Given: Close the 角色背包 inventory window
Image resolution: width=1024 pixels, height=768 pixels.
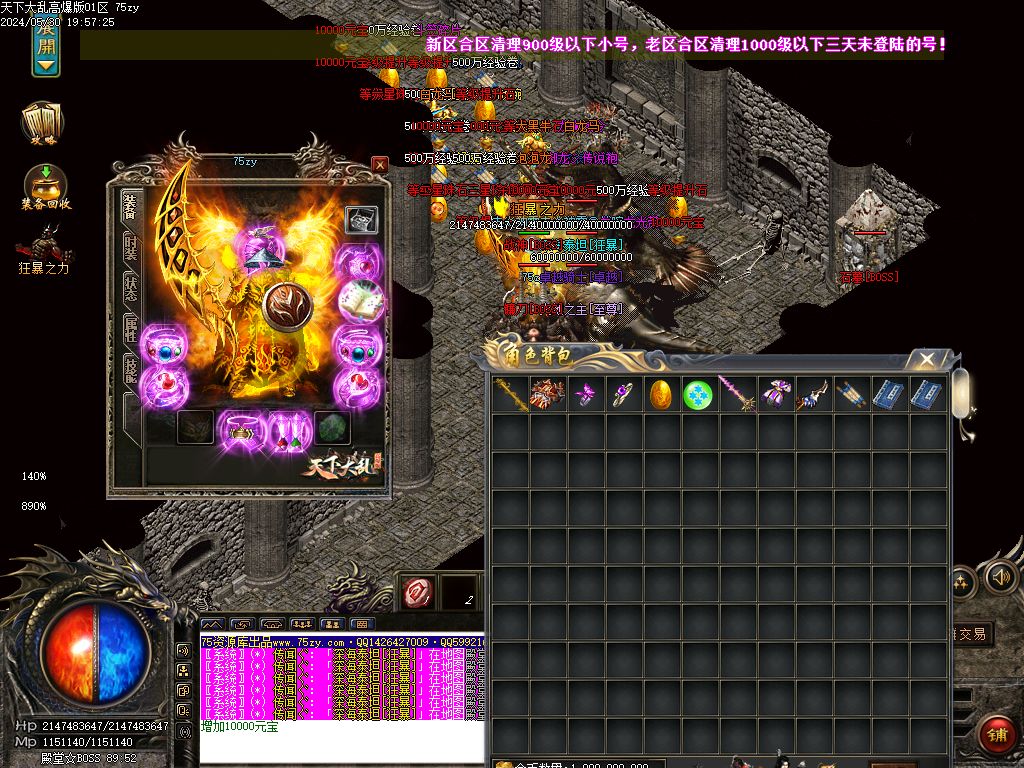Looking at the screenshot, I should pos(927,359).
